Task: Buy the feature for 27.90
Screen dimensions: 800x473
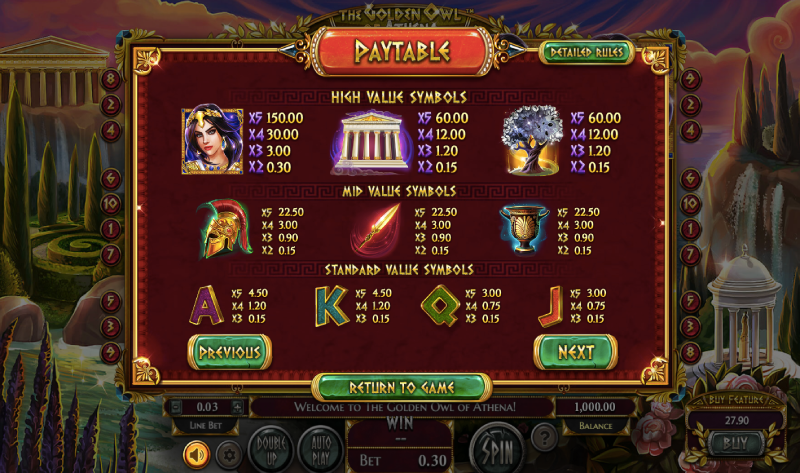Action: [734, 440]
